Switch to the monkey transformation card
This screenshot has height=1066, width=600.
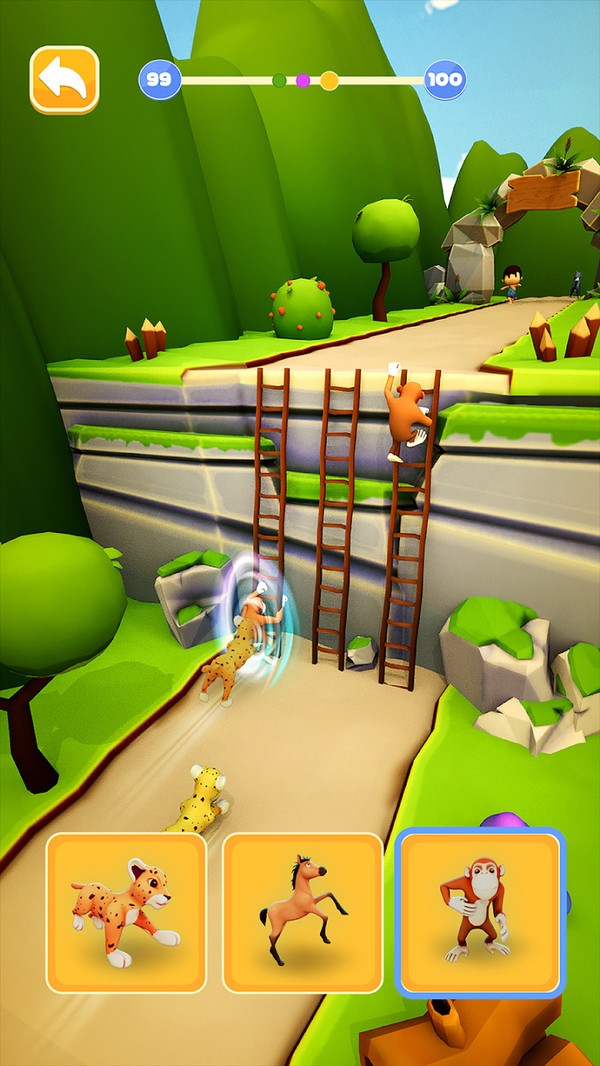(x=480, y=912)
